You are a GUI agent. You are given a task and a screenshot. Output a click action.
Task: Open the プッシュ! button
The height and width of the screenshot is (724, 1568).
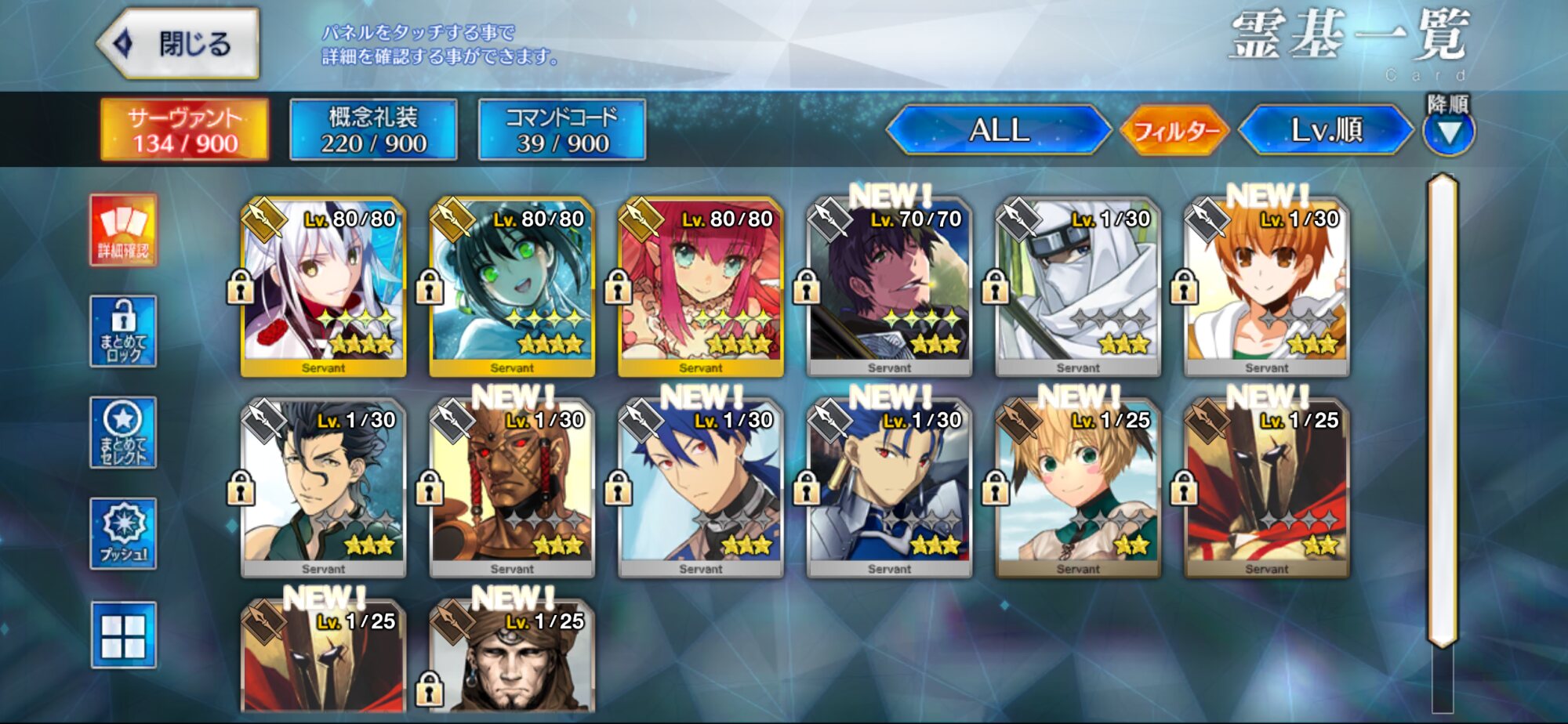tap(123, 534)
